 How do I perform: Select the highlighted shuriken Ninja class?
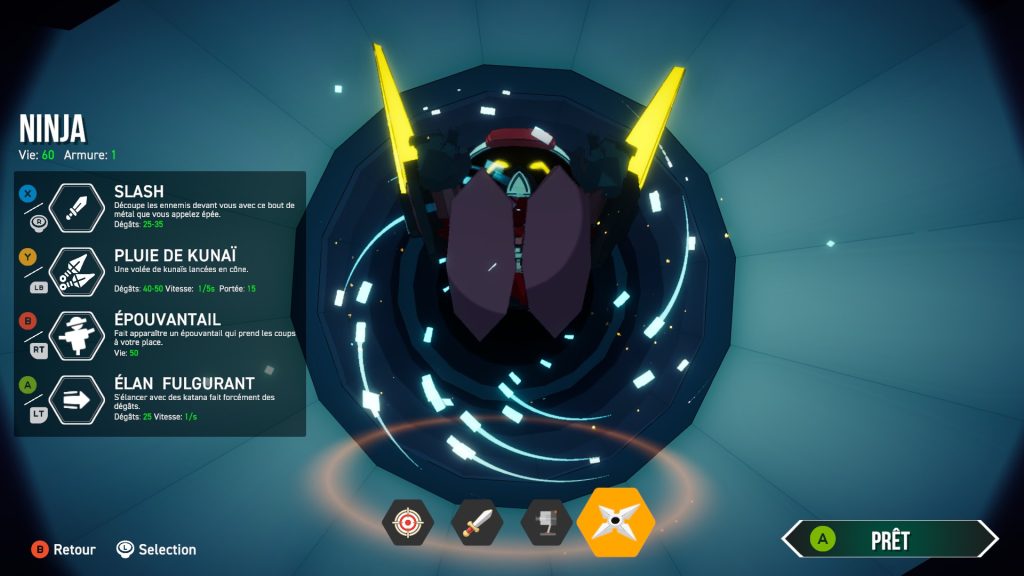(x=616, y=522)
